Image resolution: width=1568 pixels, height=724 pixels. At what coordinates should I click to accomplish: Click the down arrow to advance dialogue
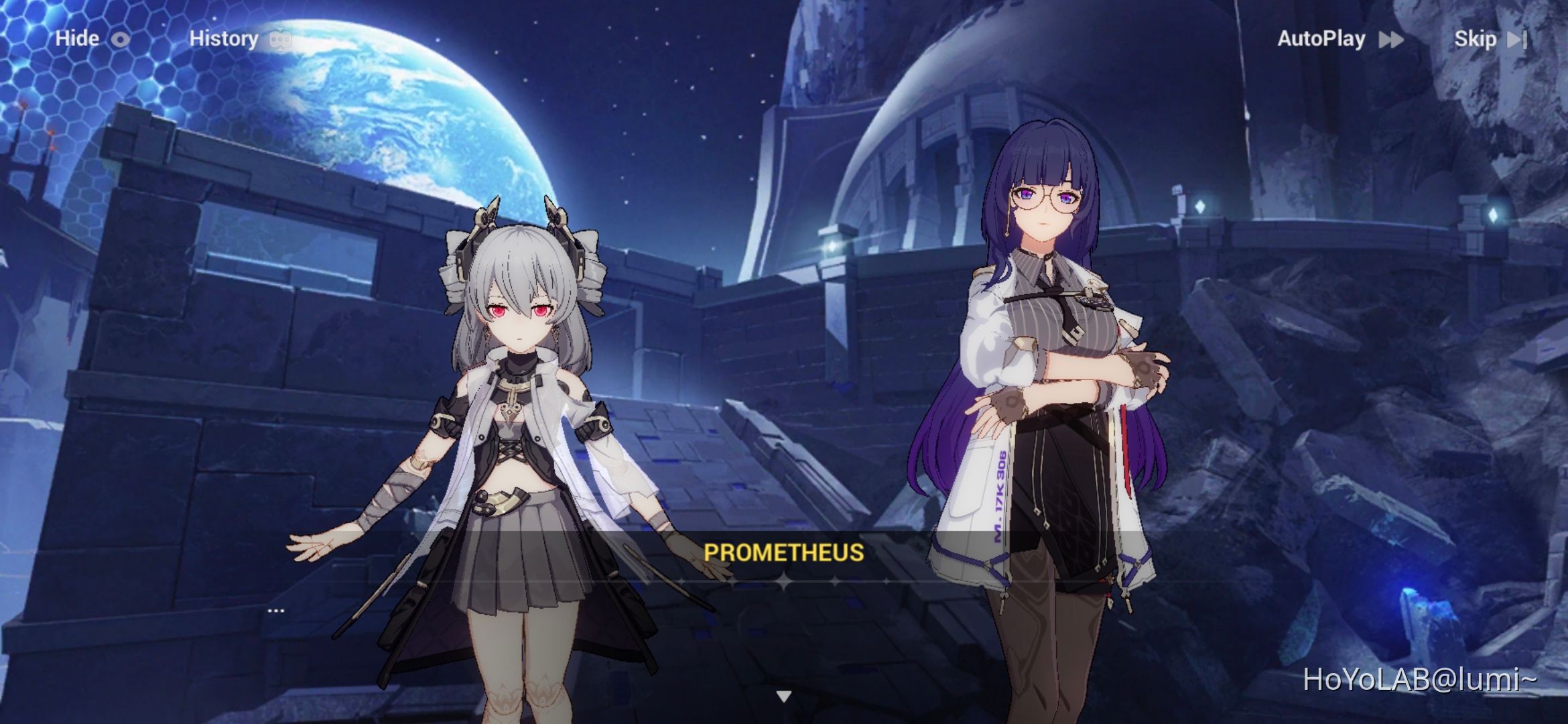[784, 697]
